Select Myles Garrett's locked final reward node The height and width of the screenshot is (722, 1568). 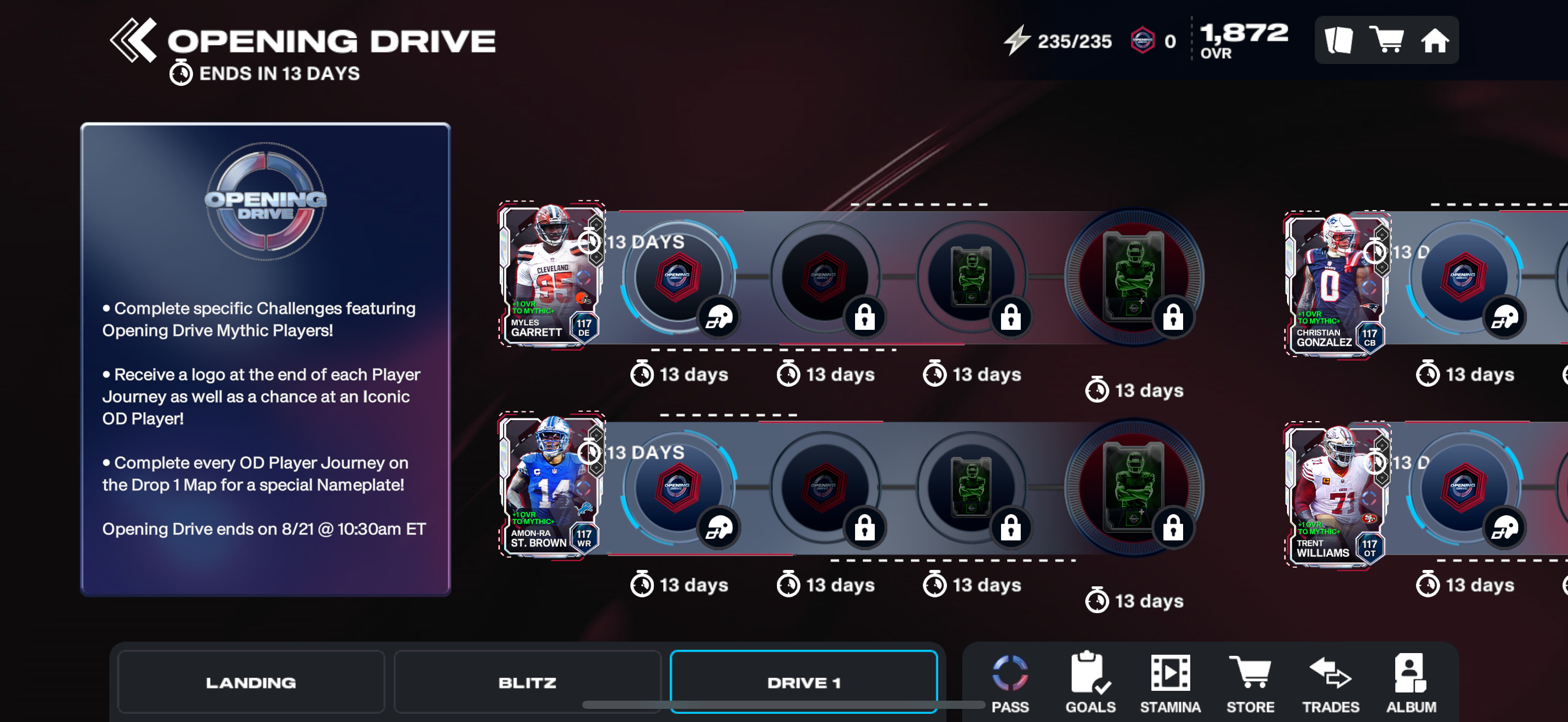tap(1133, 277)
